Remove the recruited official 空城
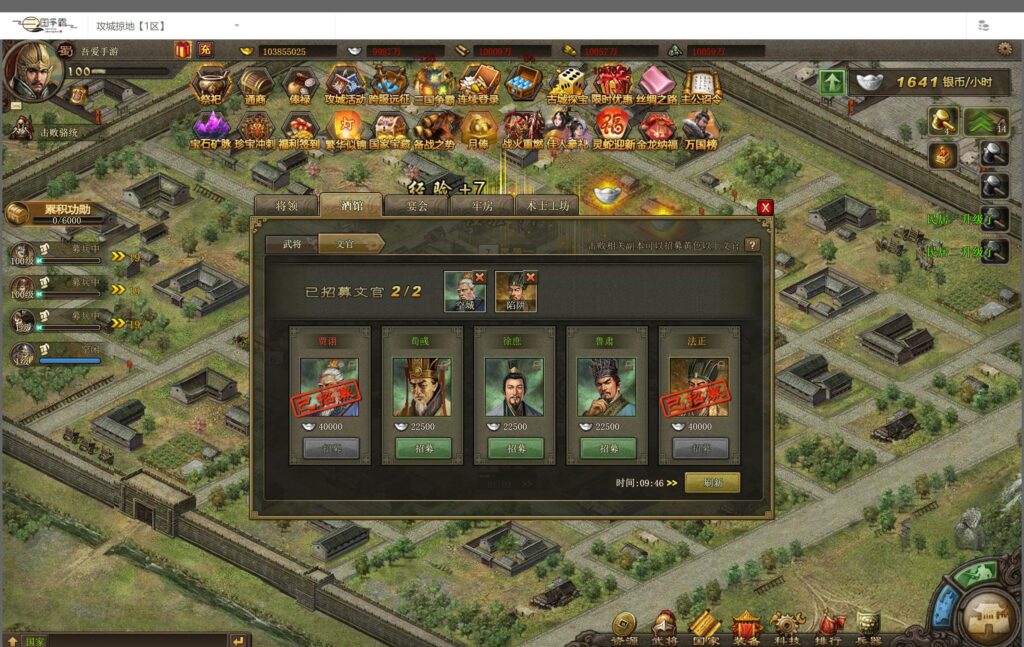 click(x=479, y=277)
